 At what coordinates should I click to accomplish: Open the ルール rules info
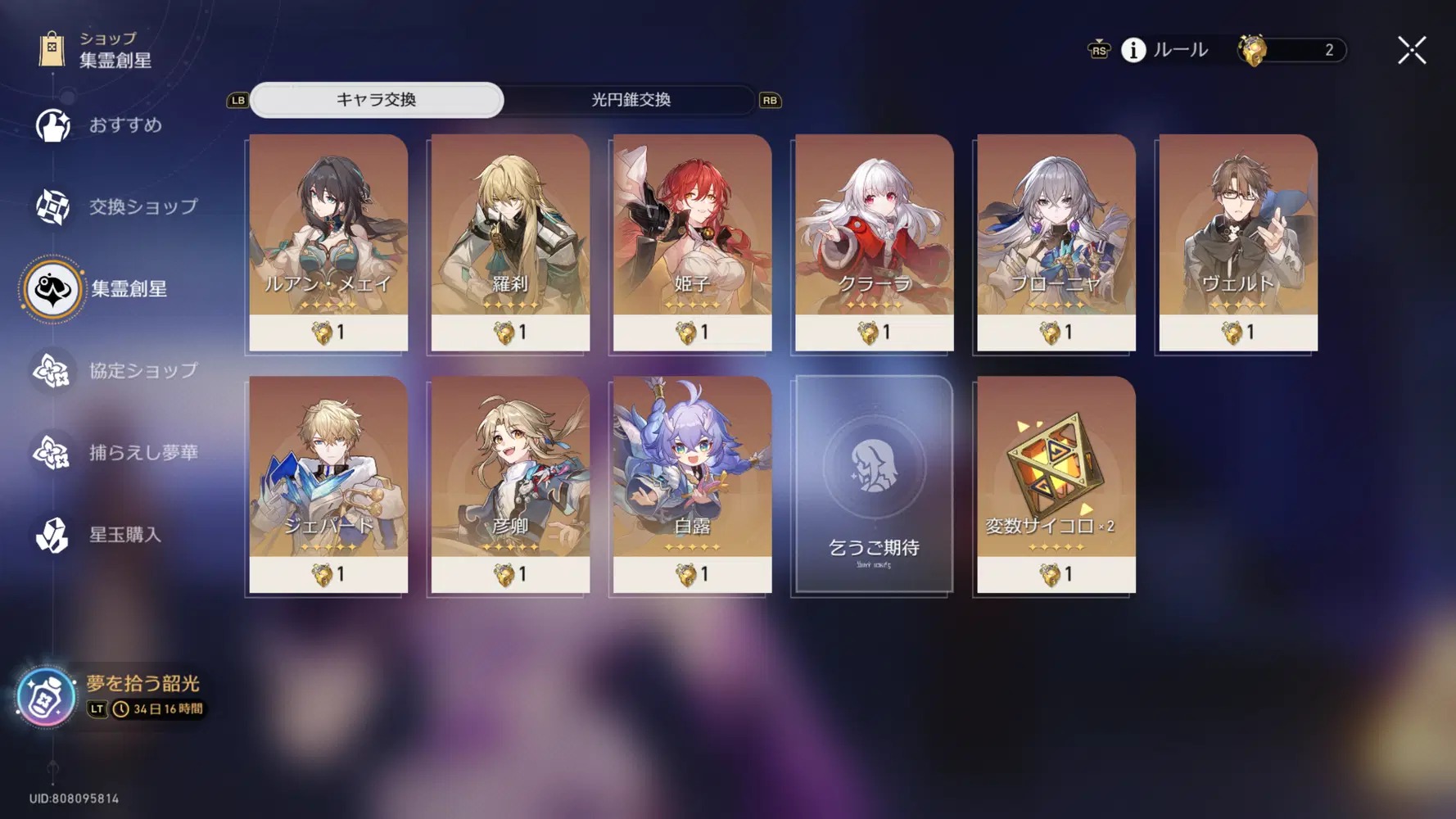(x=1166, y=50)
